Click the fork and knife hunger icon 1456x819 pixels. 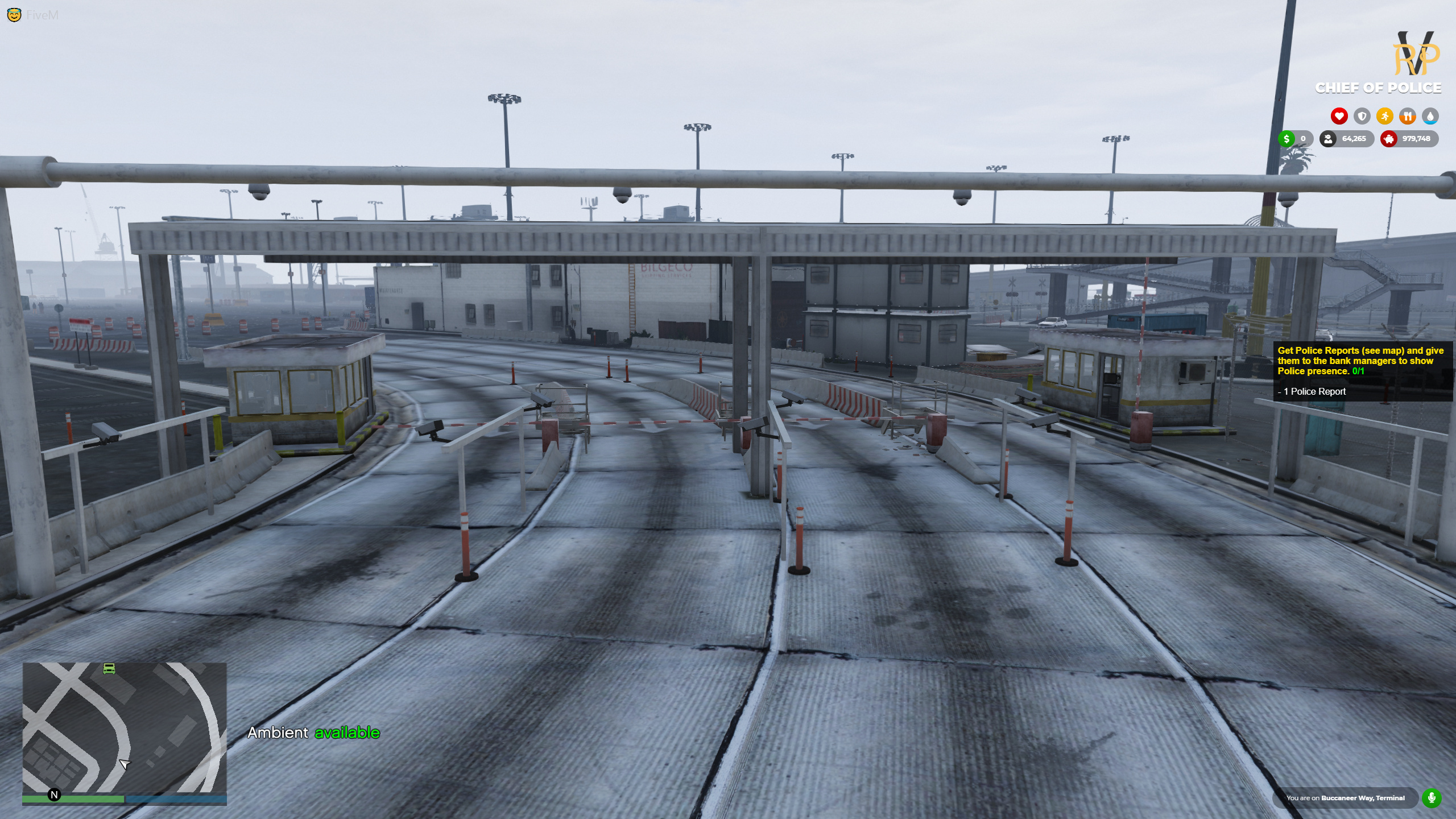pos(1408,117)
